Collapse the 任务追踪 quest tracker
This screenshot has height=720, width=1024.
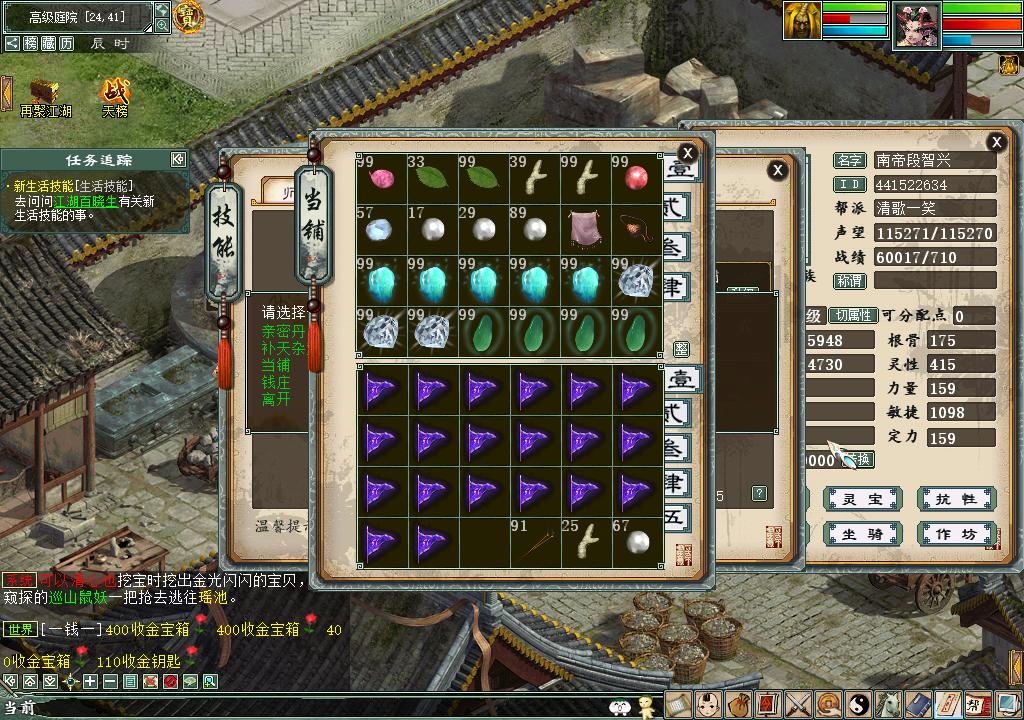point(177,159)
